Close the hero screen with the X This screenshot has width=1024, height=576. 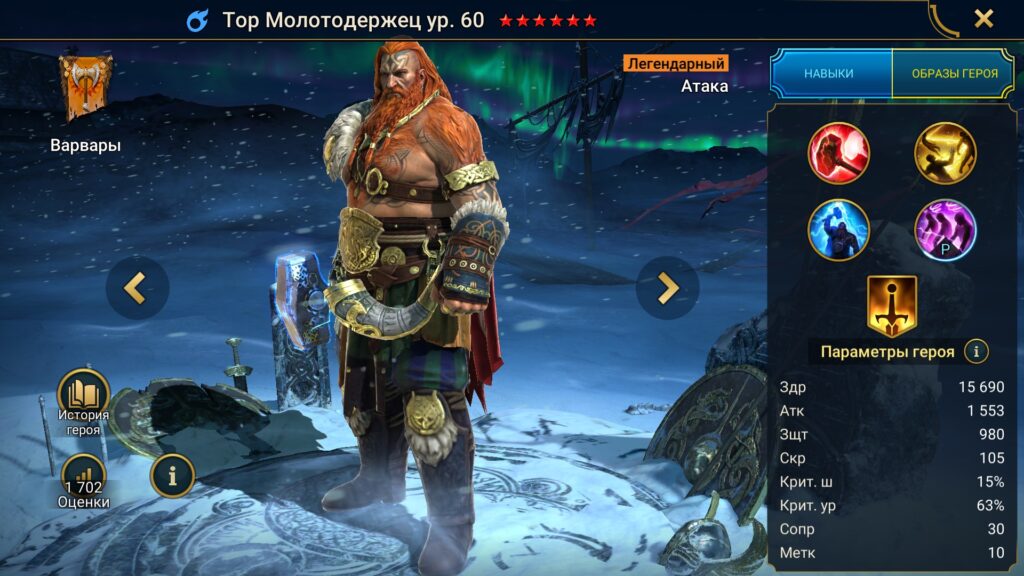pos(984,19)
